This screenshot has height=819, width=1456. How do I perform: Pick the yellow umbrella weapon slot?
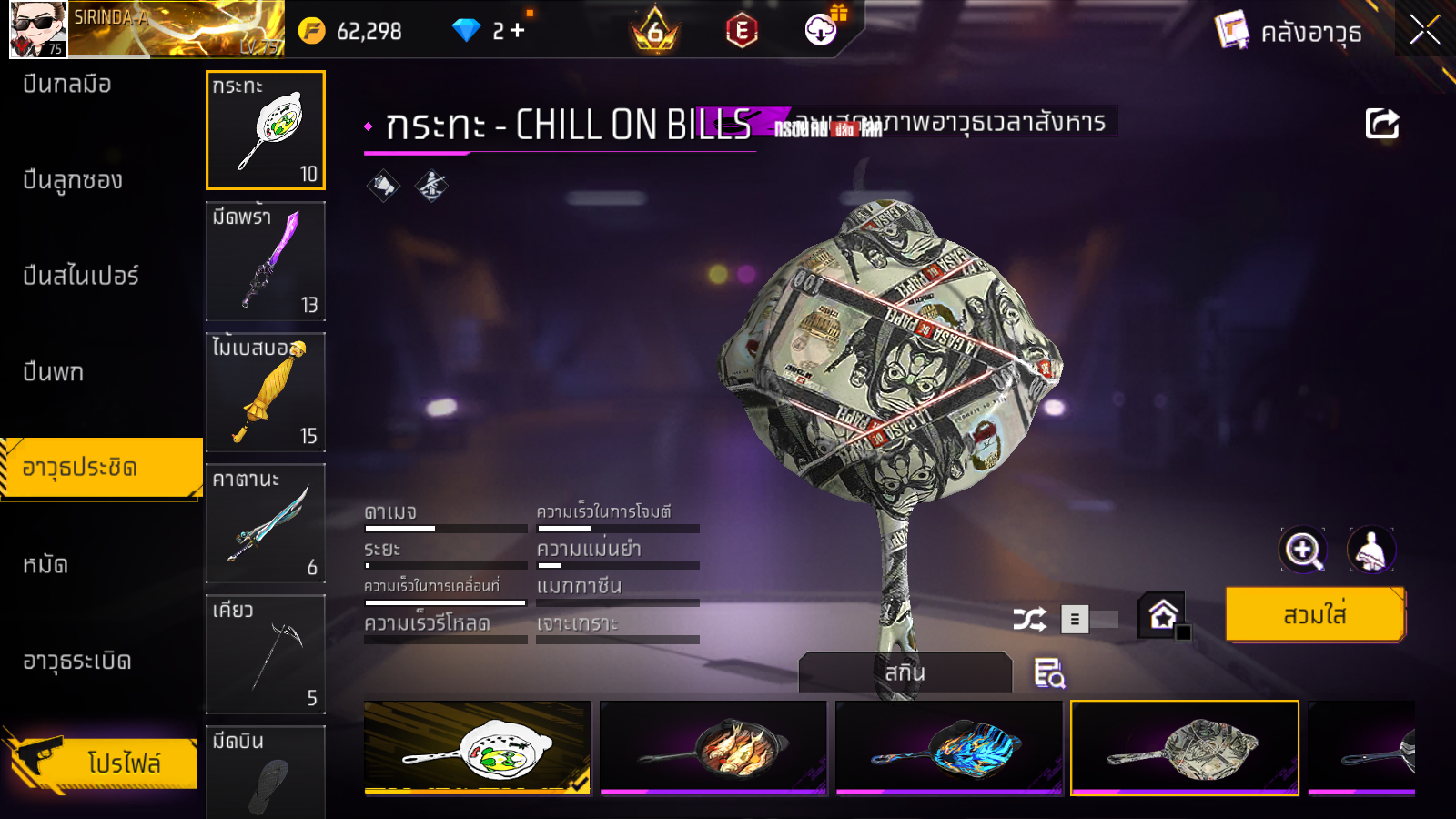pyautogui.click(x=266, y=392)
